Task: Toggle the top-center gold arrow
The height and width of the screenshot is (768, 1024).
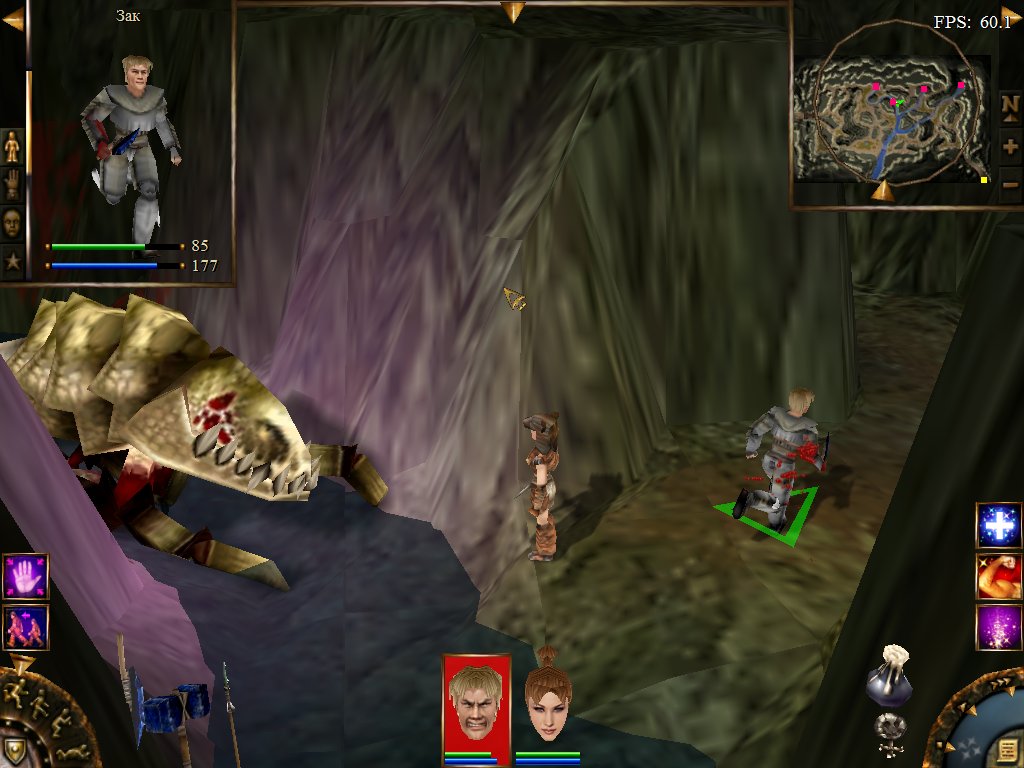Action: pyautogui.click(x=513, y=12)
